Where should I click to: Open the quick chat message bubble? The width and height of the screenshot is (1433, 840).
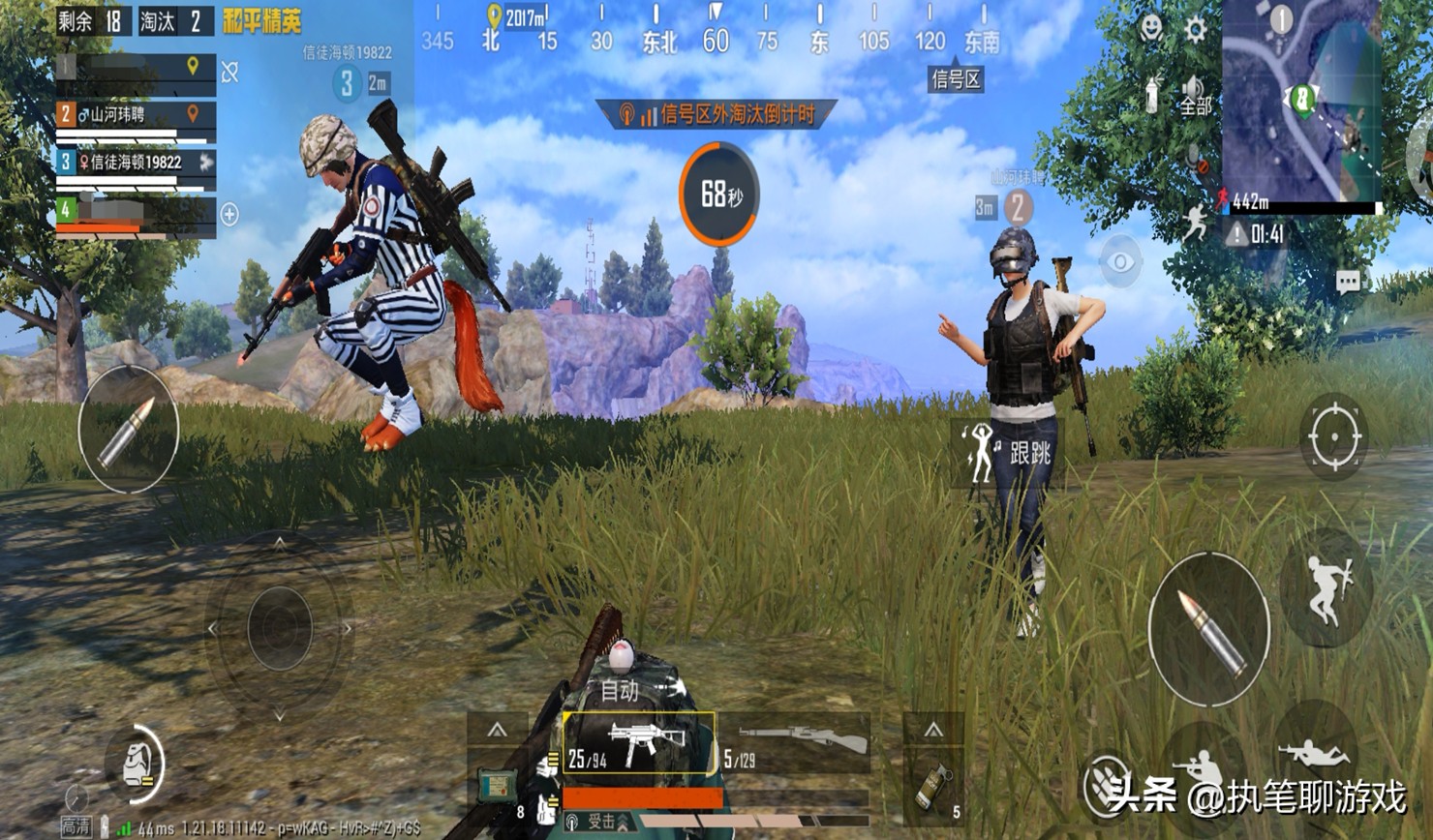pos(1348,282)
